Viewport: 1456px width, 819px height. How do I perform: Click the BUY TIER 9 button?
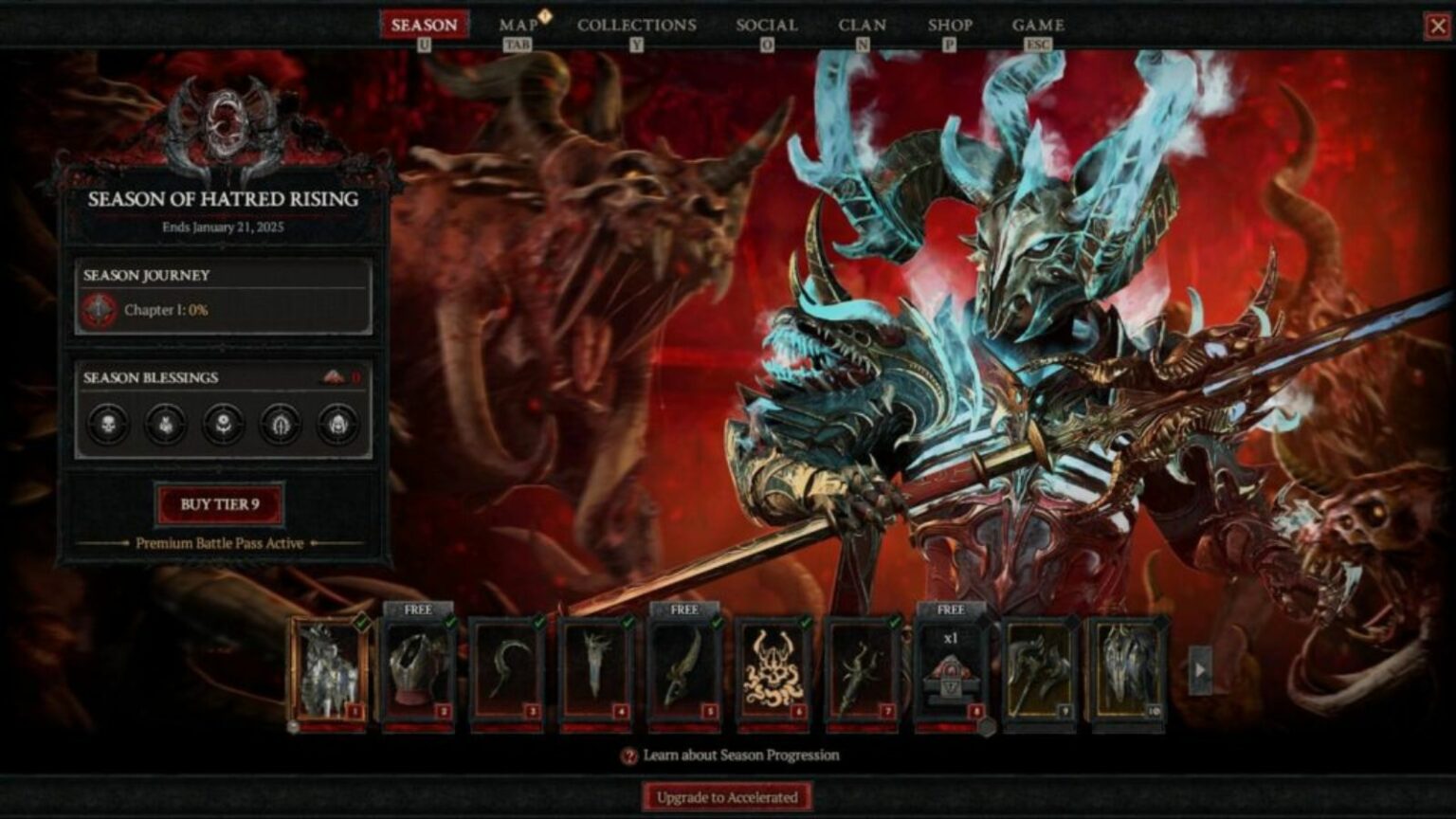(222, 504)
